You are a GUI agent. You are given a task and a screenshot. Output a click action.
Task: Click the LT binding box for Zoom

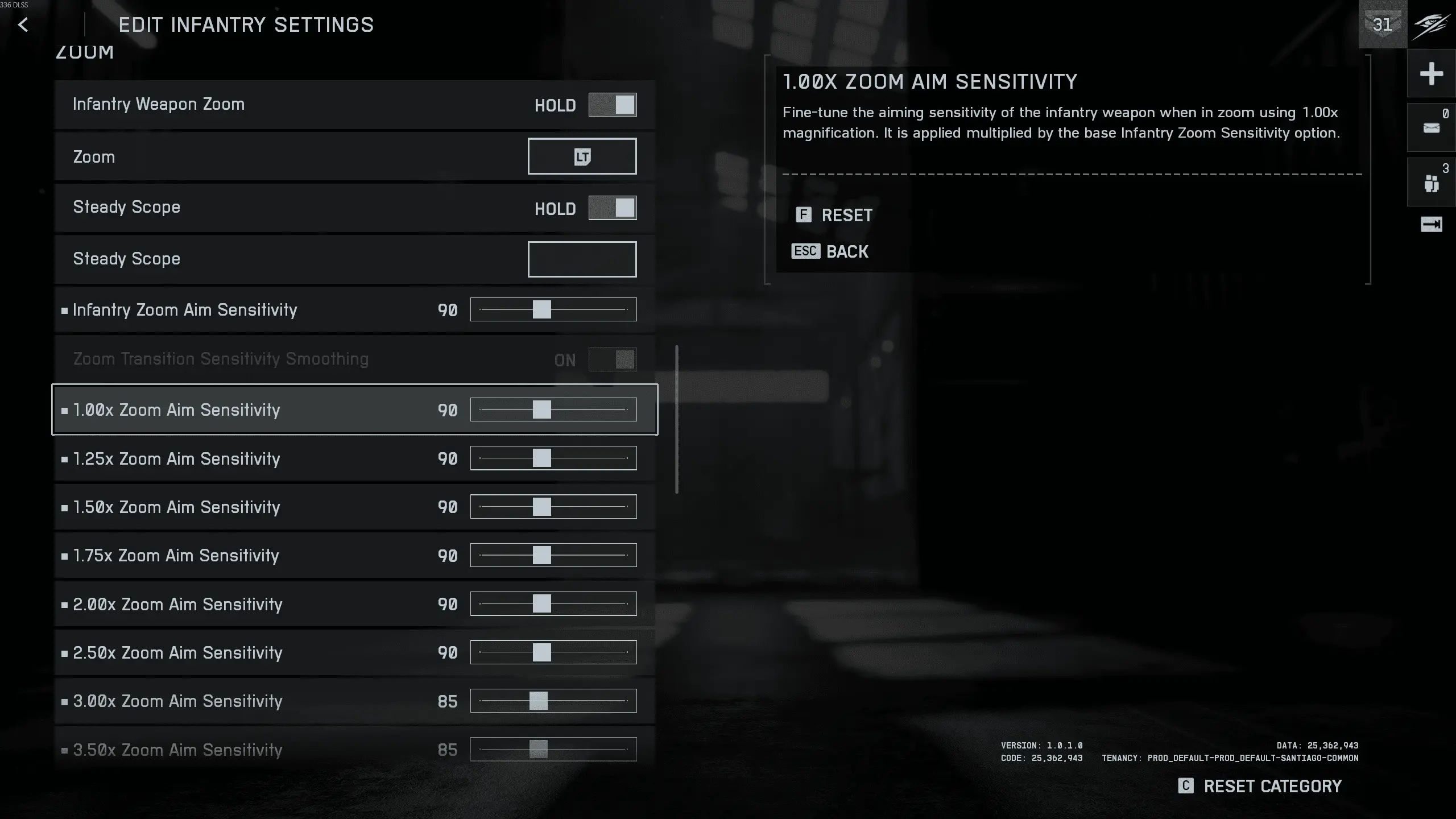point(582,156)
